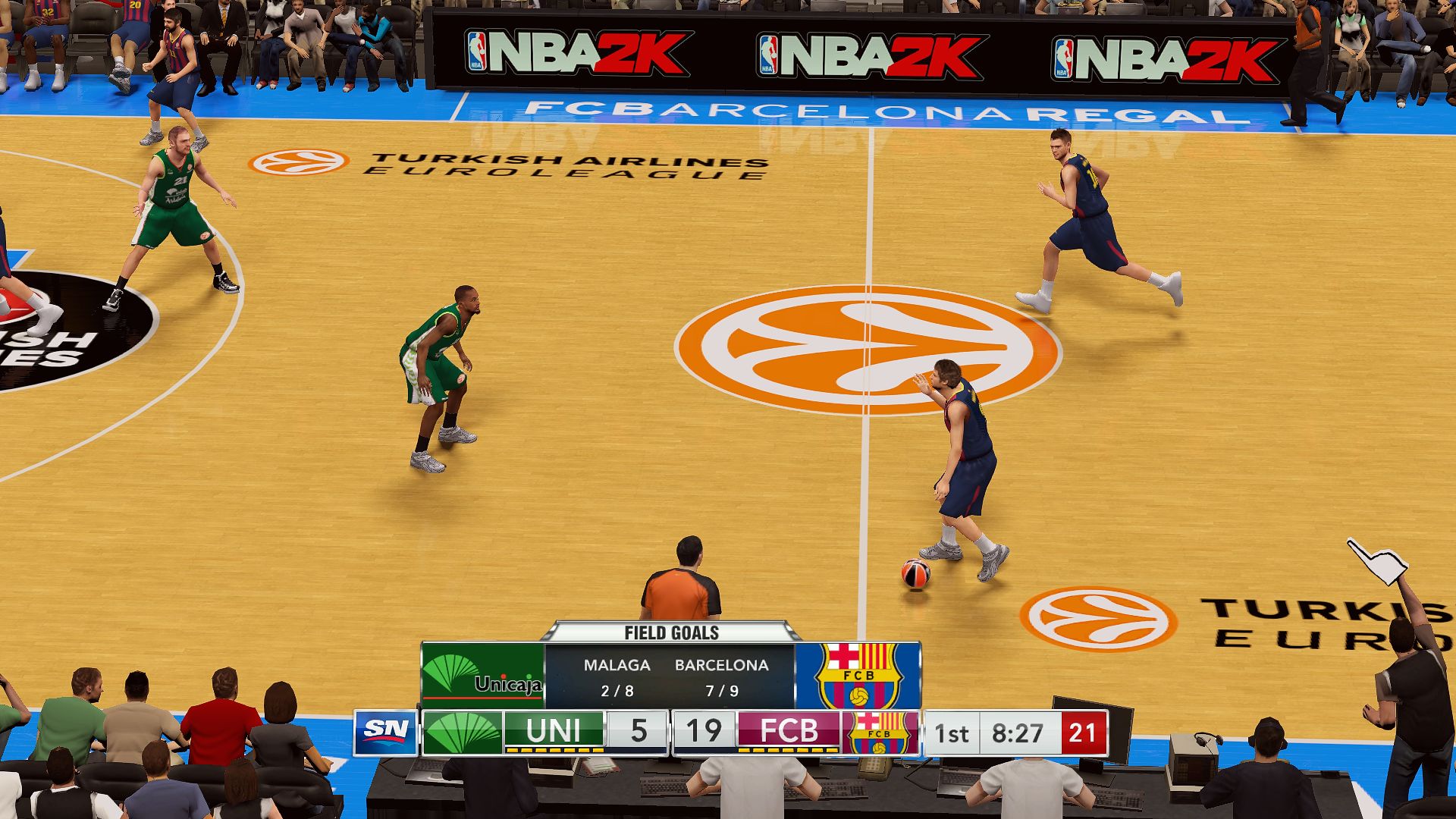Click the SN network logo on the scoreboard

[x=386, y=732]
